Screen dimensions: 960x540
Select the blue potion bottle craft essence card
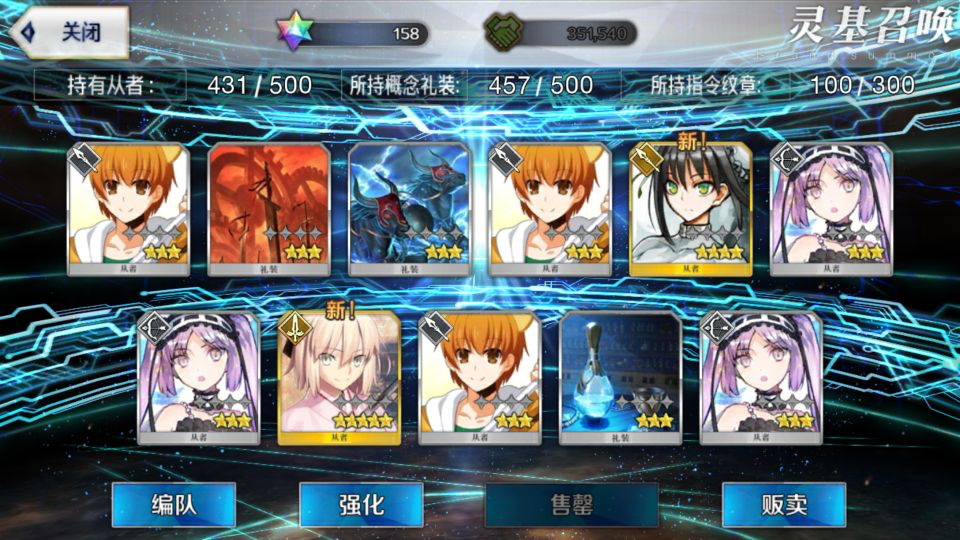coord(621,377)
